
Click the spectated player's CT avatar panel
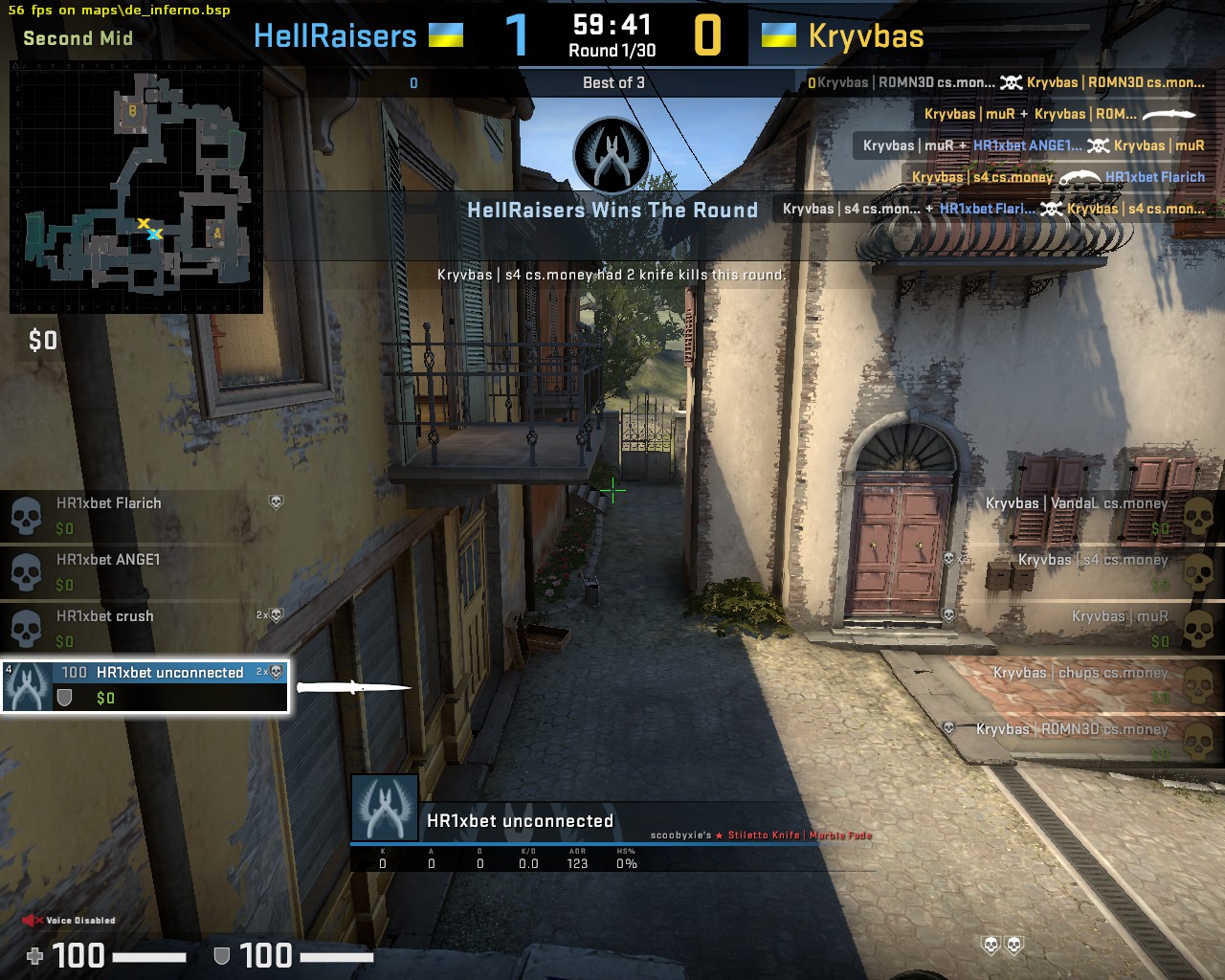tap(385, 809)
